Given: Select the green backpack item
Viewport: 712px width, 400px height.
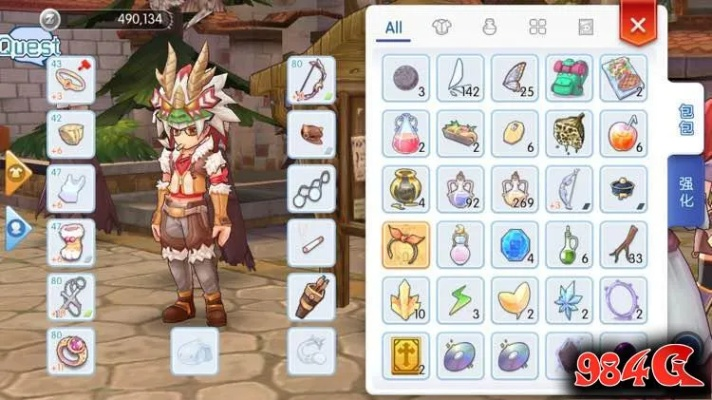Looking at the screenshot, I should [569, 78].
